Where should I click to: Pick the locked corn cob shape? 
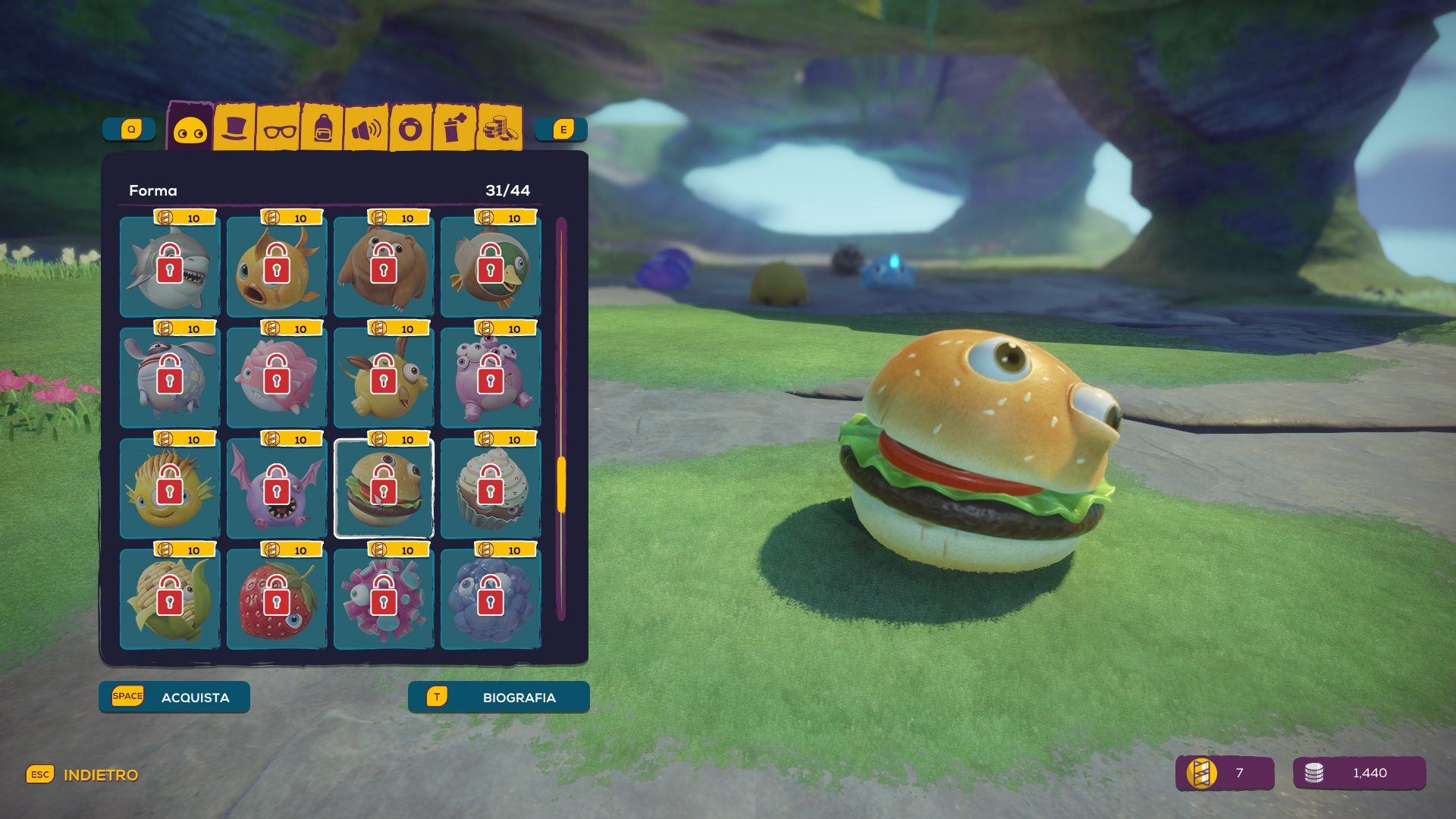pyautogui.click(x=170, y=599)
